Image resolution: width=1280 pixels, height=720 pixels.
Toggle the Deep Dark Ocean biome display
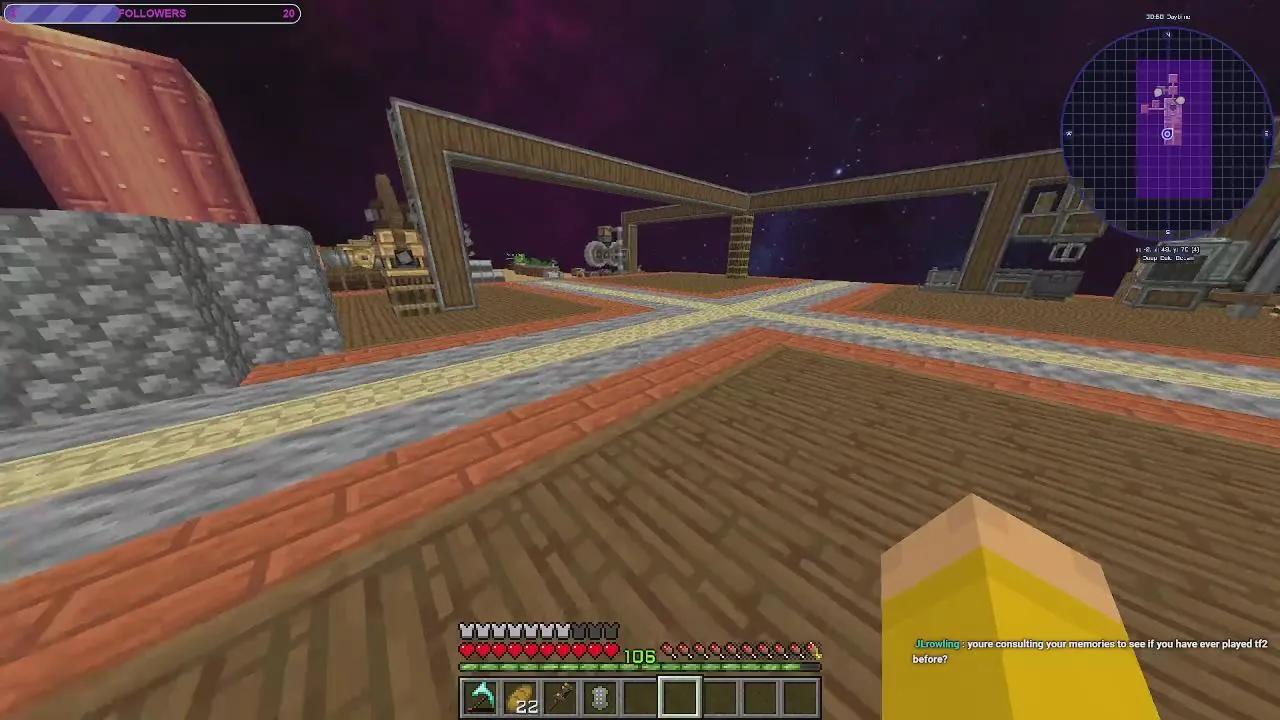tap(1167, 257)
